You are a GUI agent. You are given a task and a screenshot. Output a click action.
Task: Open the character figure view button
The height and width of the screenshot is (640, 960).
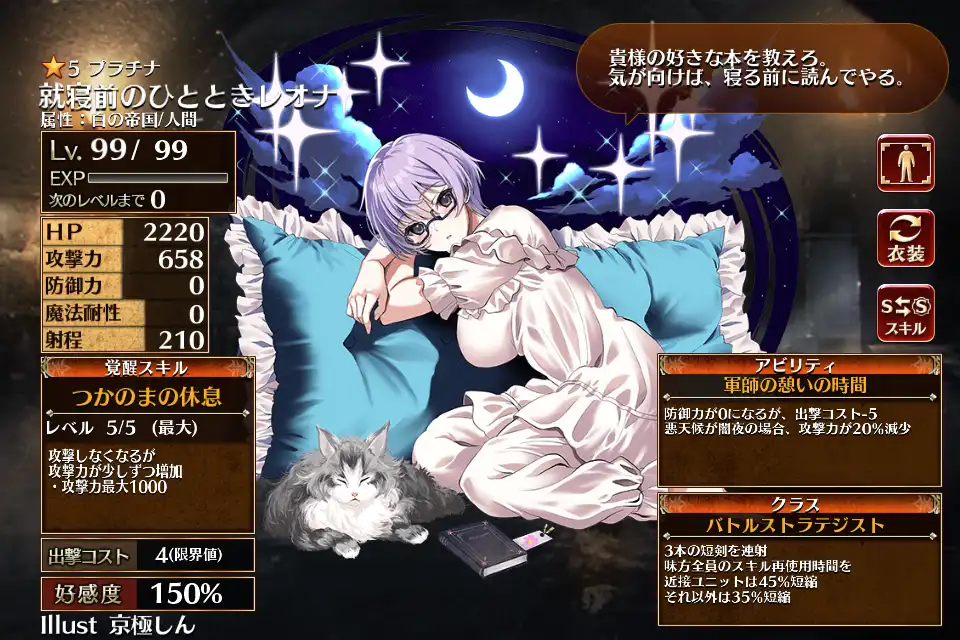[905, 163]
